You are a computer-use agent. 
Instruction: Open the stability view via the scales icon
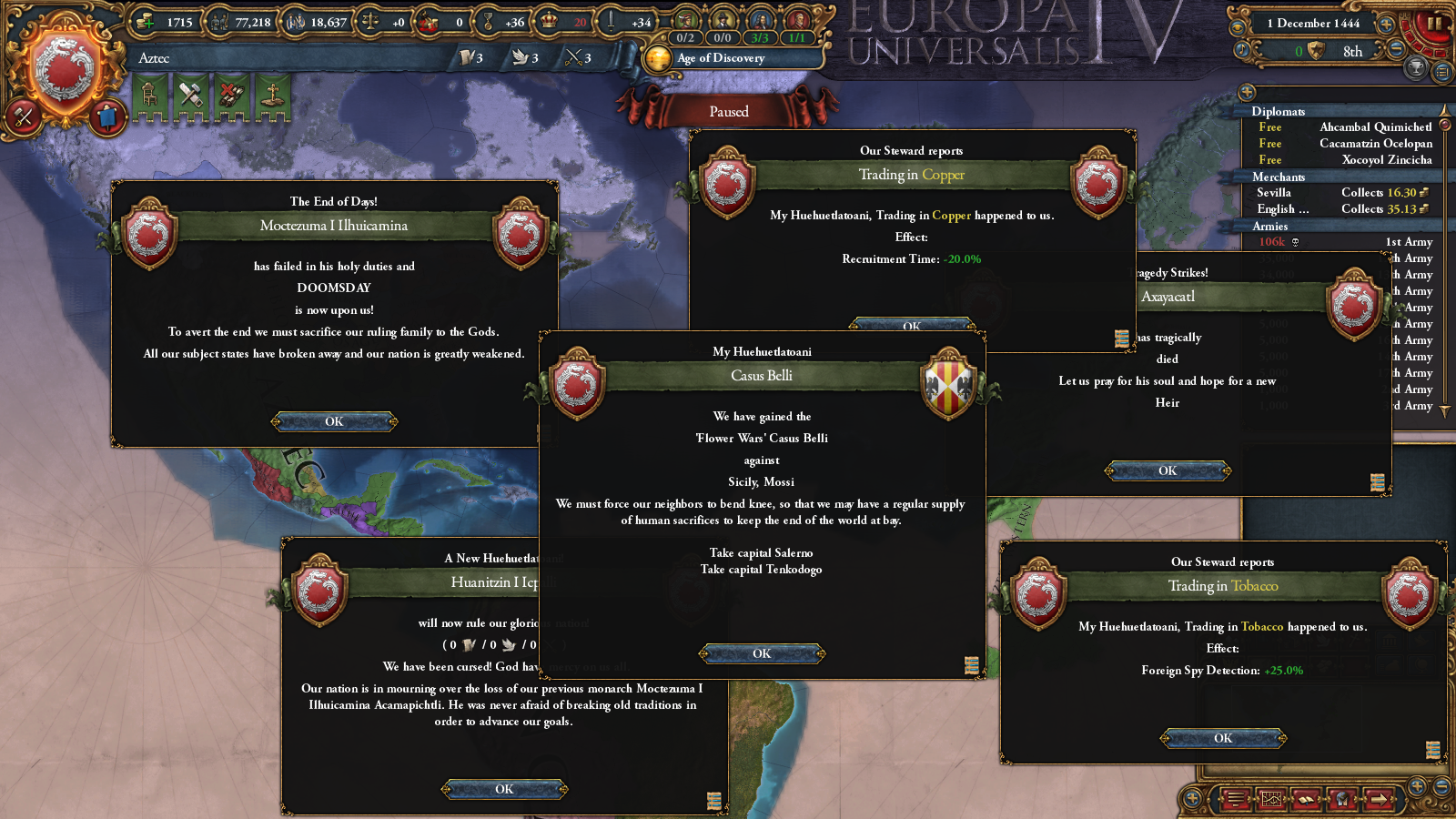[x=369, y=20]
